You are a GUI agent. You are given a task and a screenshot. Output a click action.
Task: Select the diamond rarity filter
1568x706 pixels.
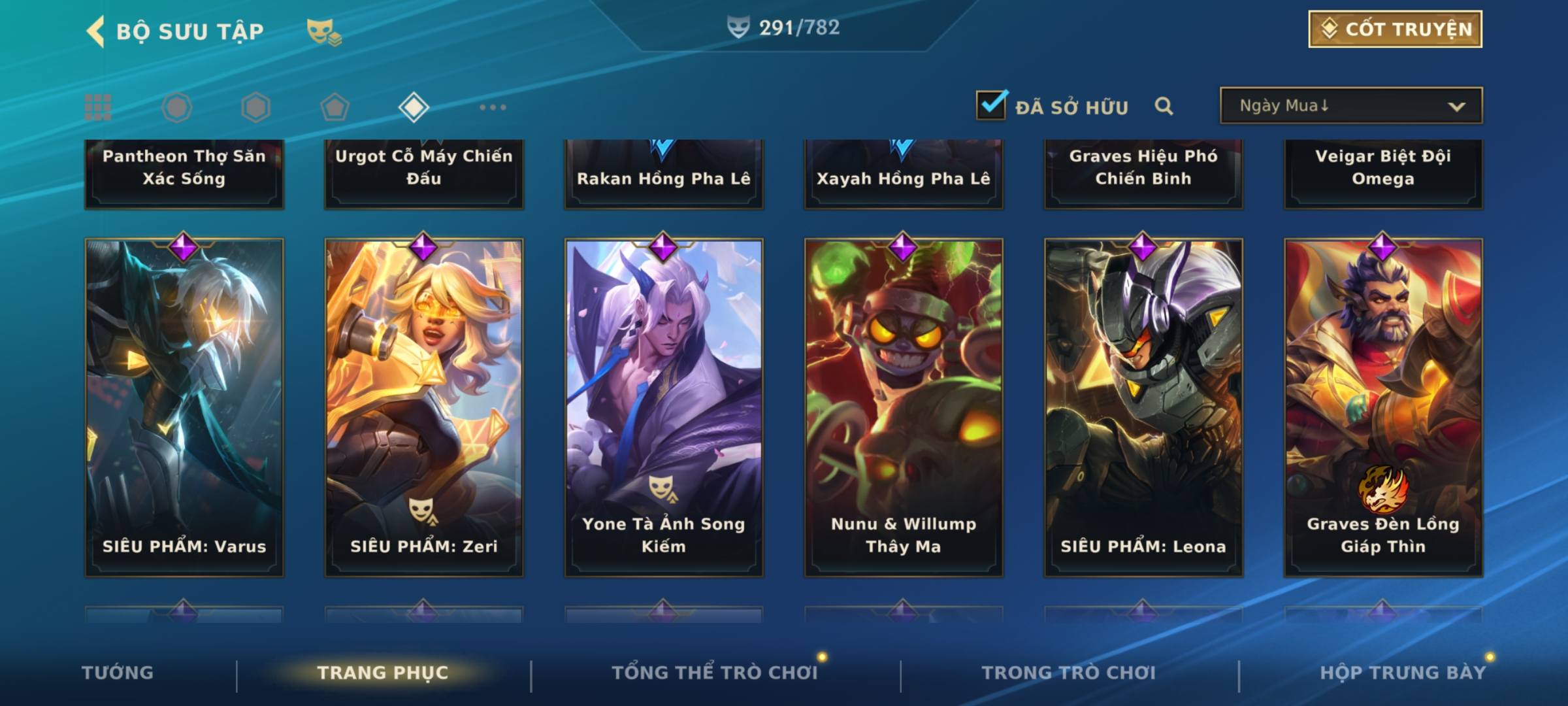pos(414,107)
